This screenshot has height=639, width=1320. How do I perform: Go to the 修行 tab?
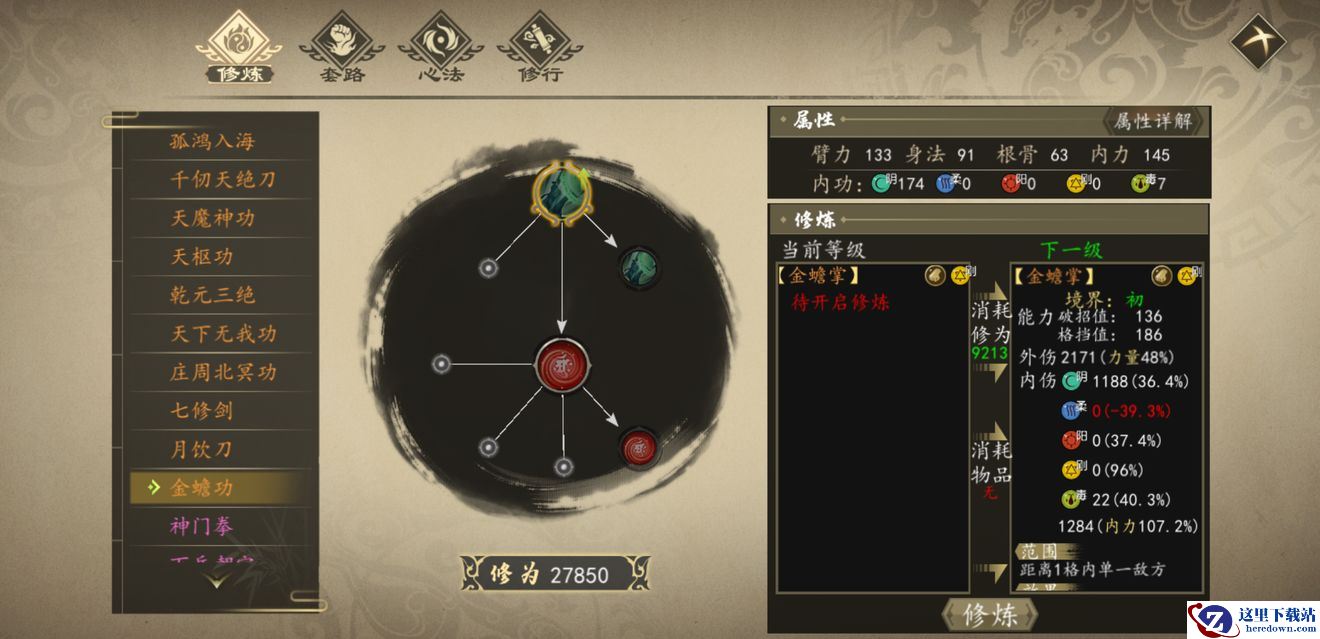tap(540, 47)
